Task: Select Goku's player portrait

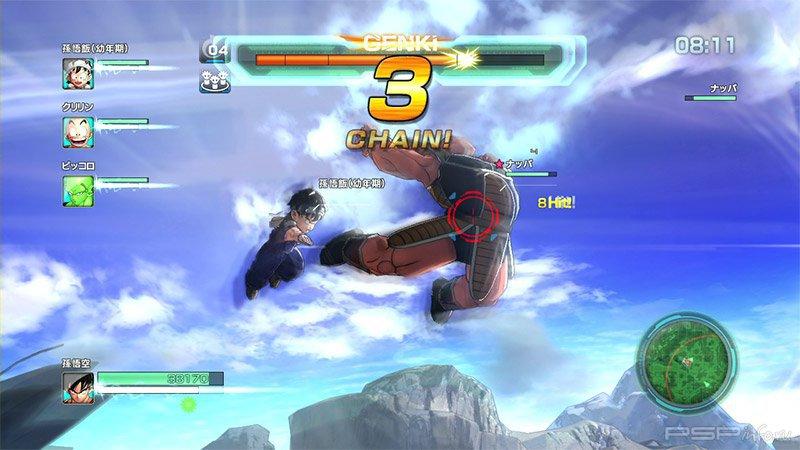Action: (79, 387)
